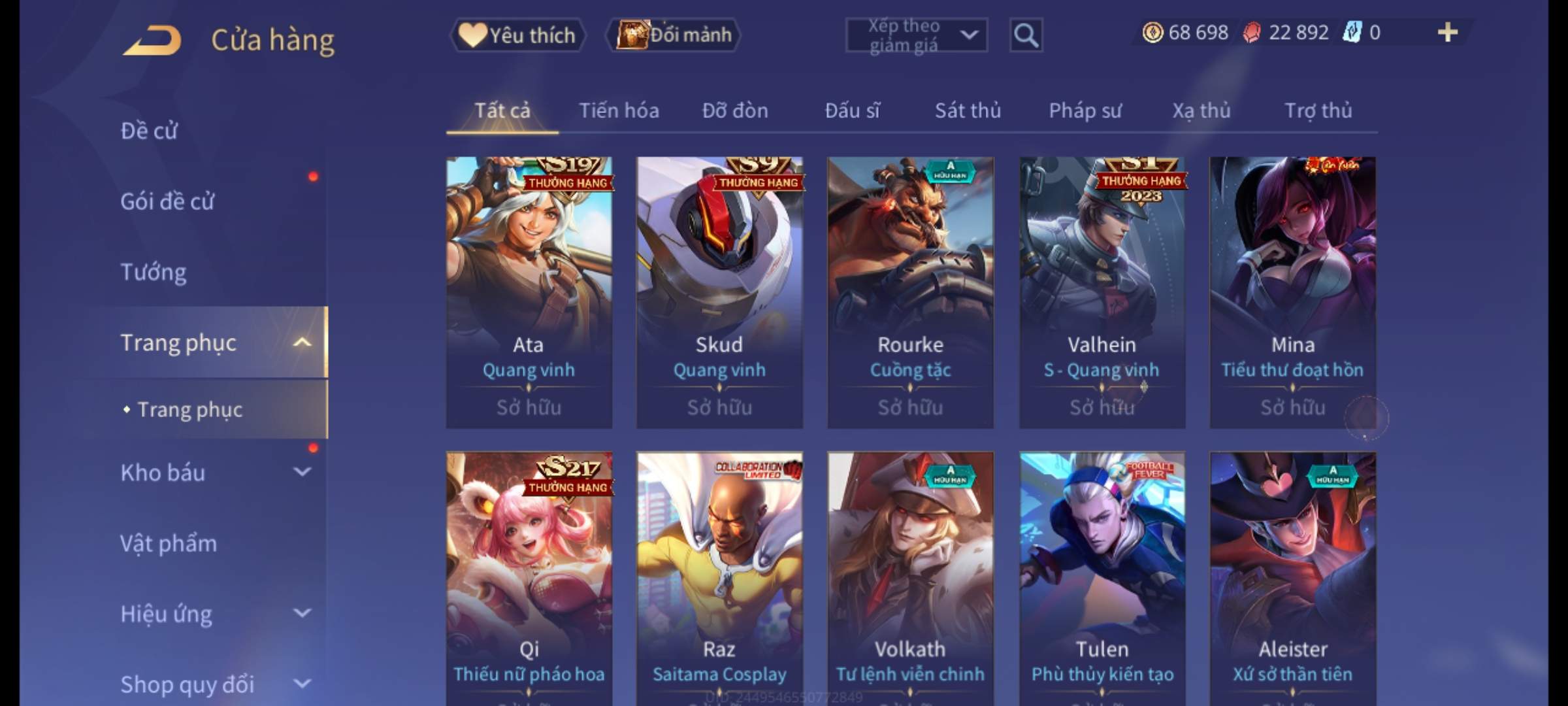The width and height of the screenshot is (1568, 706).
Task: Open the Đề cử menu entry
Action: point(149,131)
